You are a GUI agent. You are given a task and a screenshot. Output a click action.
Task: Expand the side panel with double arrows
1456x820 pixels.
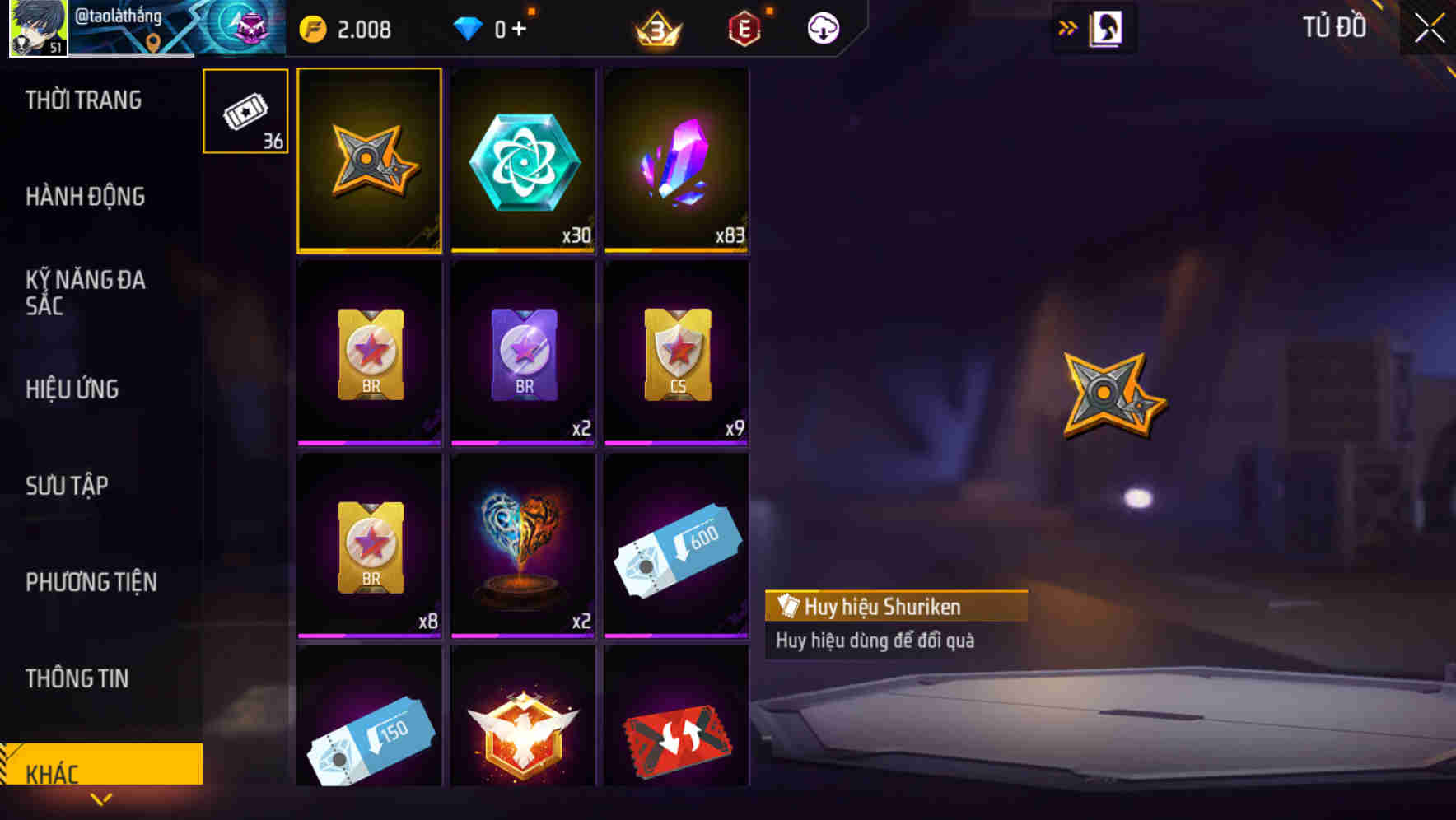pyautogui.click(x=1068, y=27)
